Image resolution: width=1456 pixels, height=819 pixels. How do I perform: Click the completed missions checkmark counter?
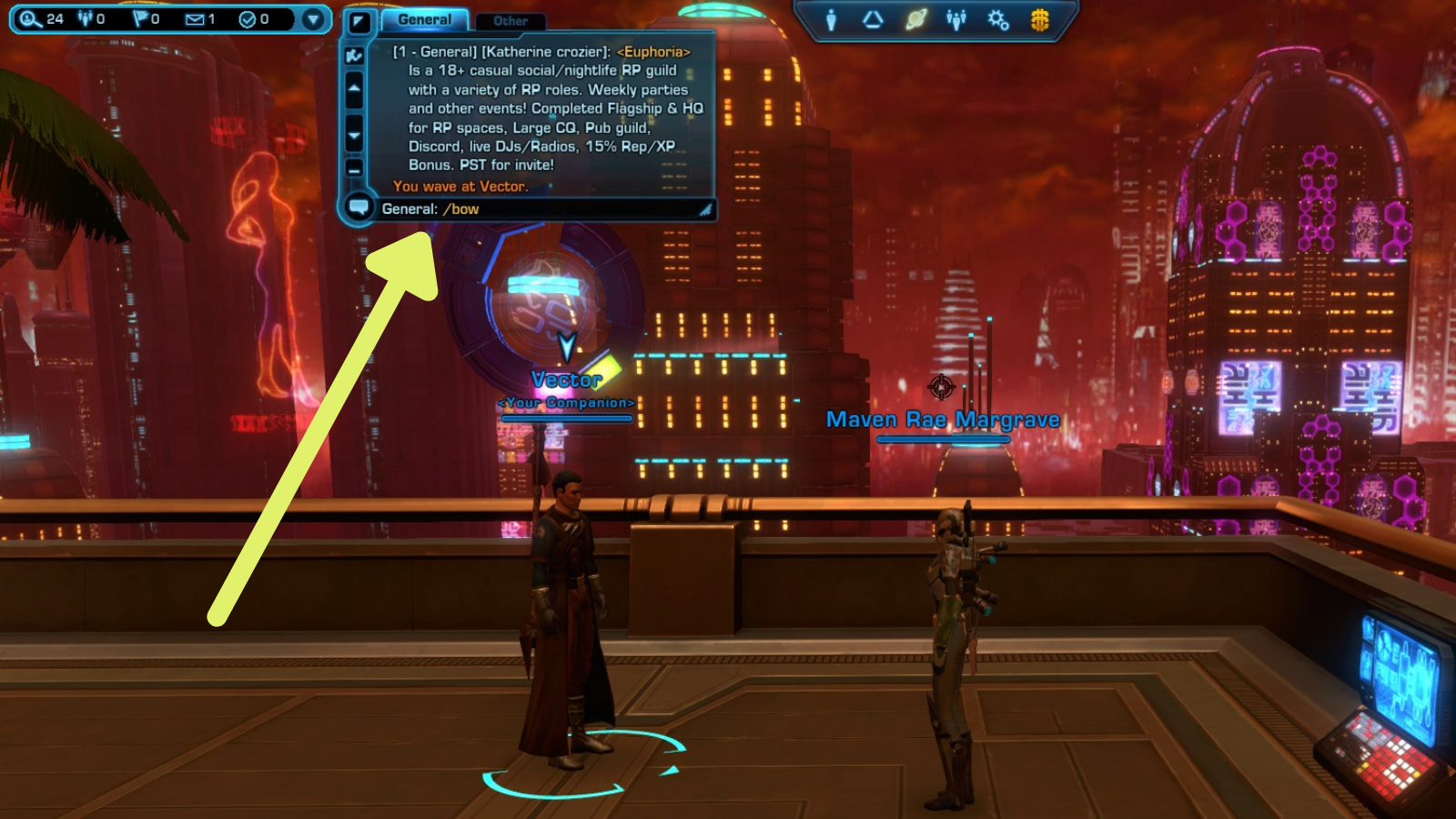tap(248, 19)
